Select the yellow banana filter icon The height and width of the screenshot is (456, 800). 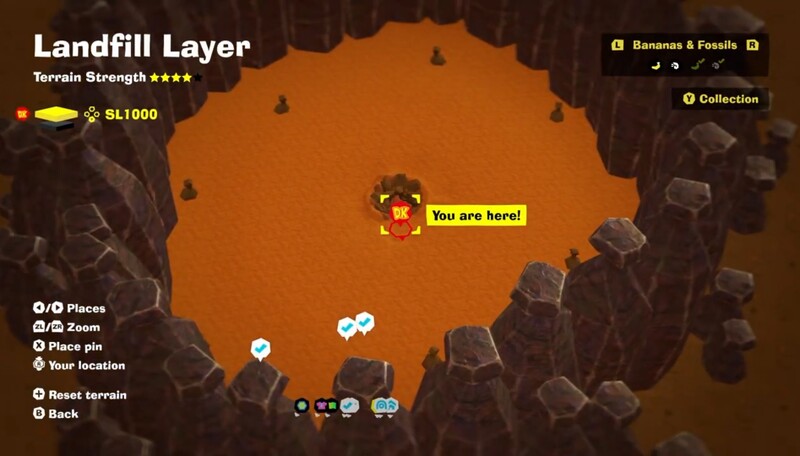[x=655, y=66]
